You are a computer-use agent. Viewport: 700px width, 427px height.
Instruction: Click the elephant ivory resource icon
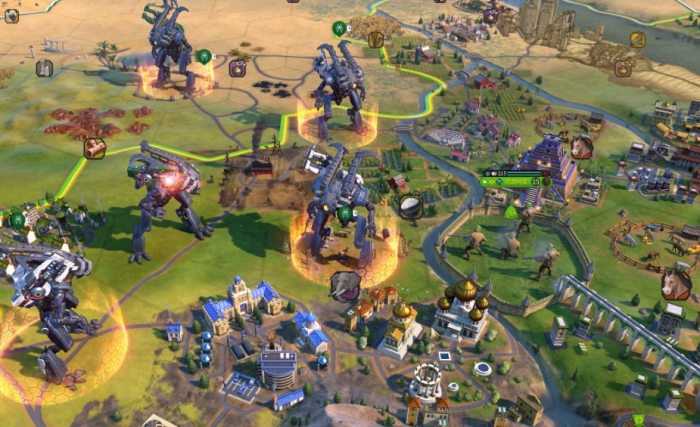(345, 287)
